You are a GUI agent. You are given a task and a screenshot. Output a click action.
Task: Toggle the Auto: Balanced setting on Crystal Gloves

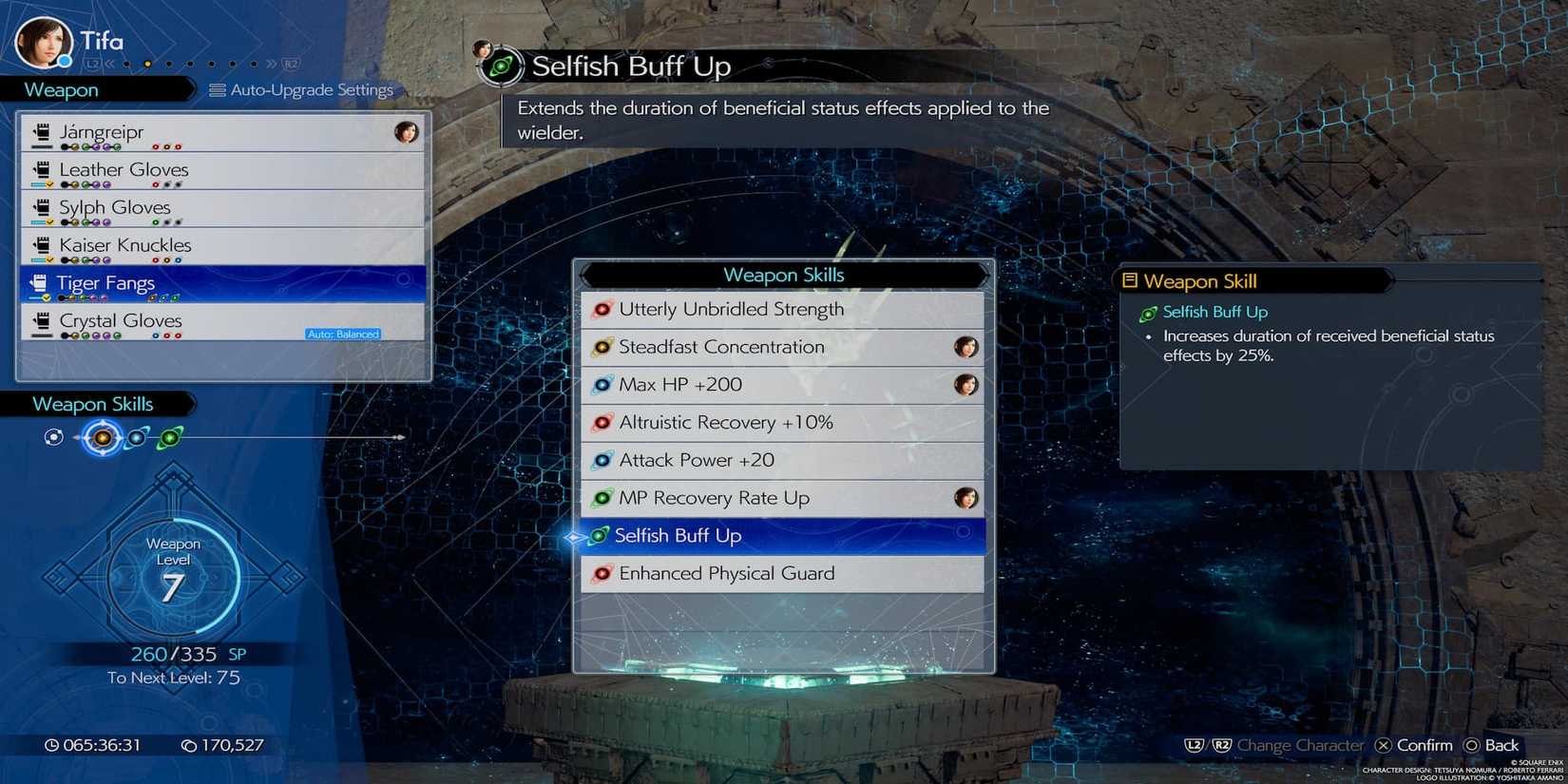(344, 334)
